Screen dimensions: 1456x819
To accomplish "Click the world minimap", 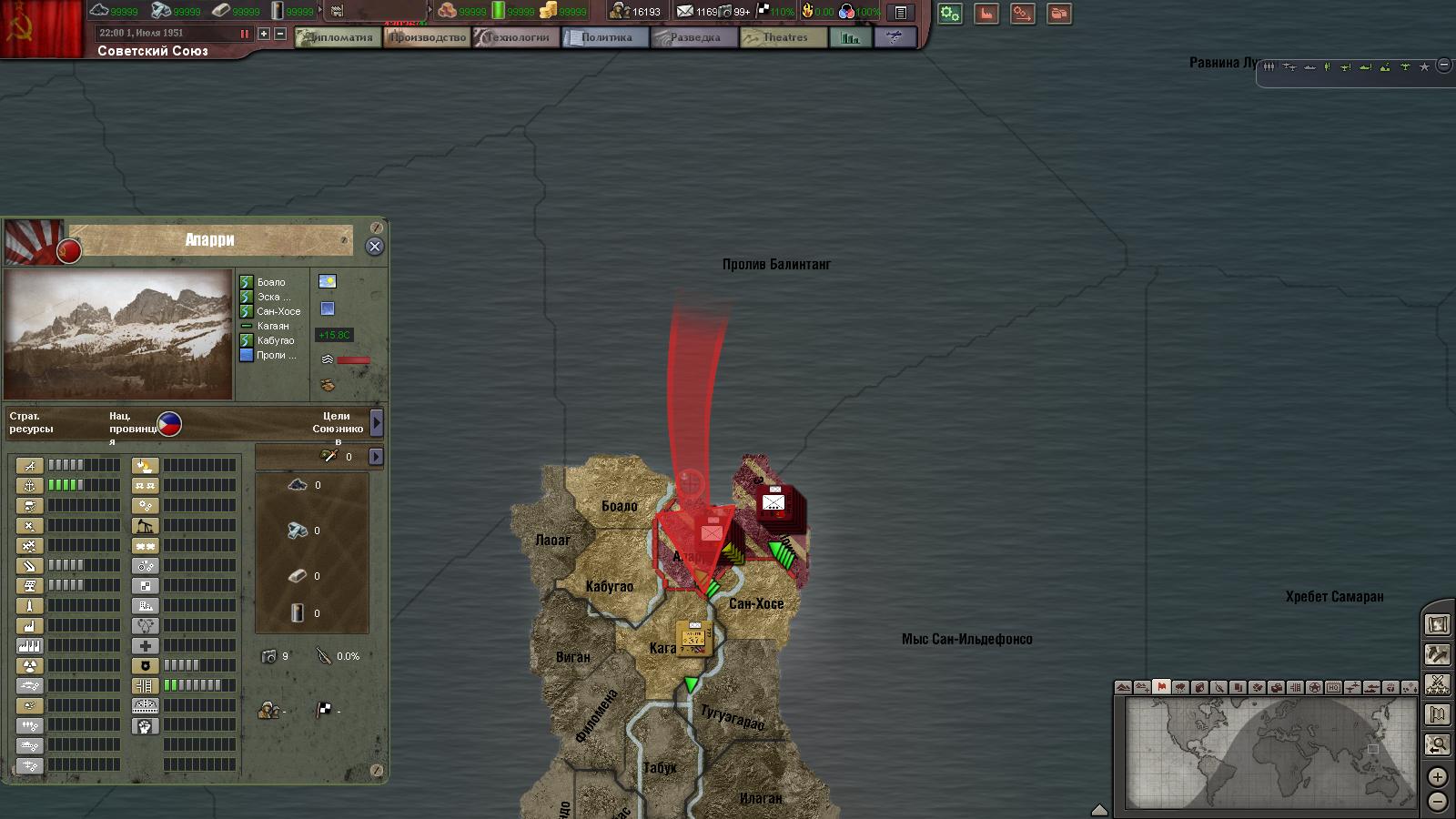I will coord(1270,752).
